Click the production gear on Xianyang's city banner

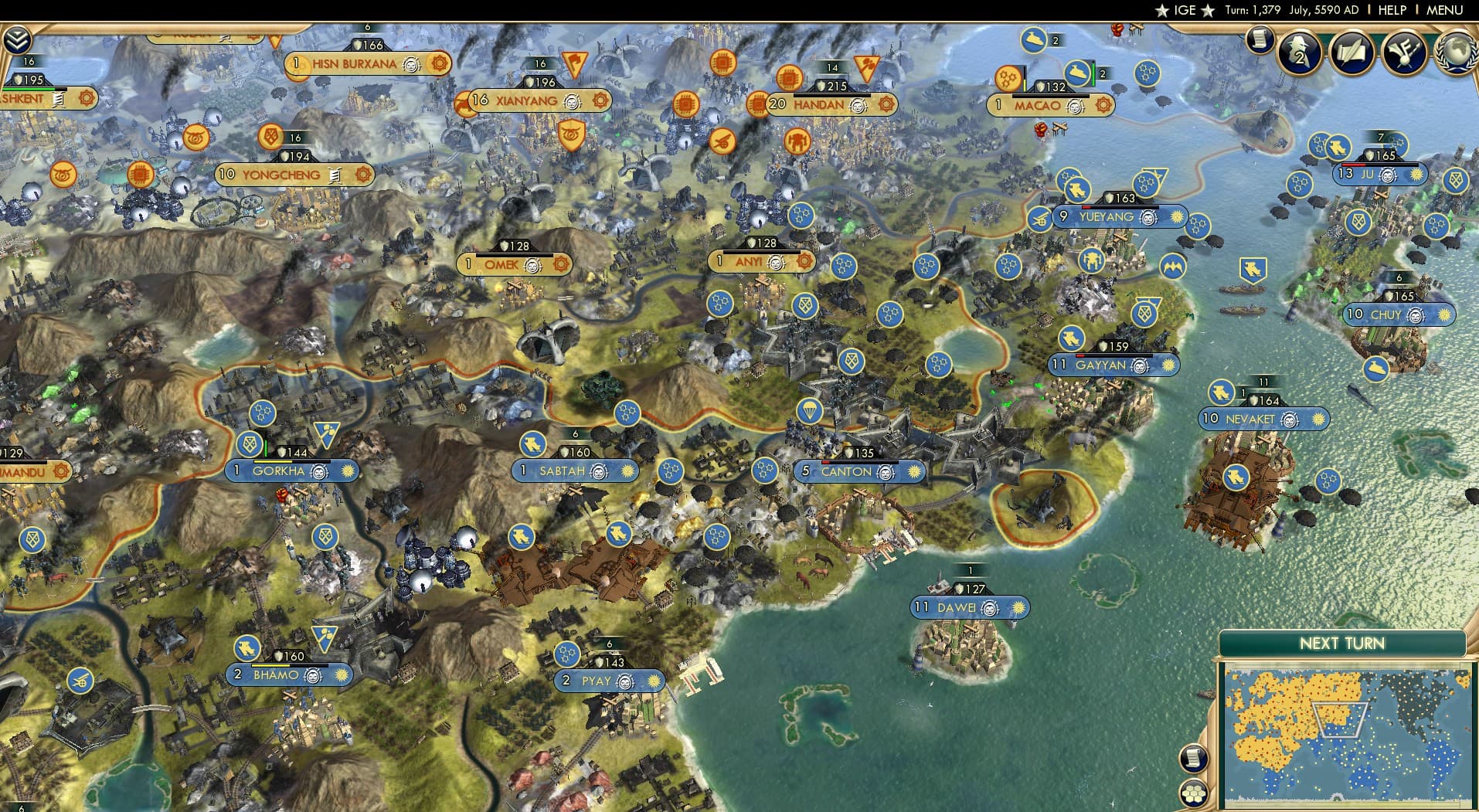click(x=600, y=100)
